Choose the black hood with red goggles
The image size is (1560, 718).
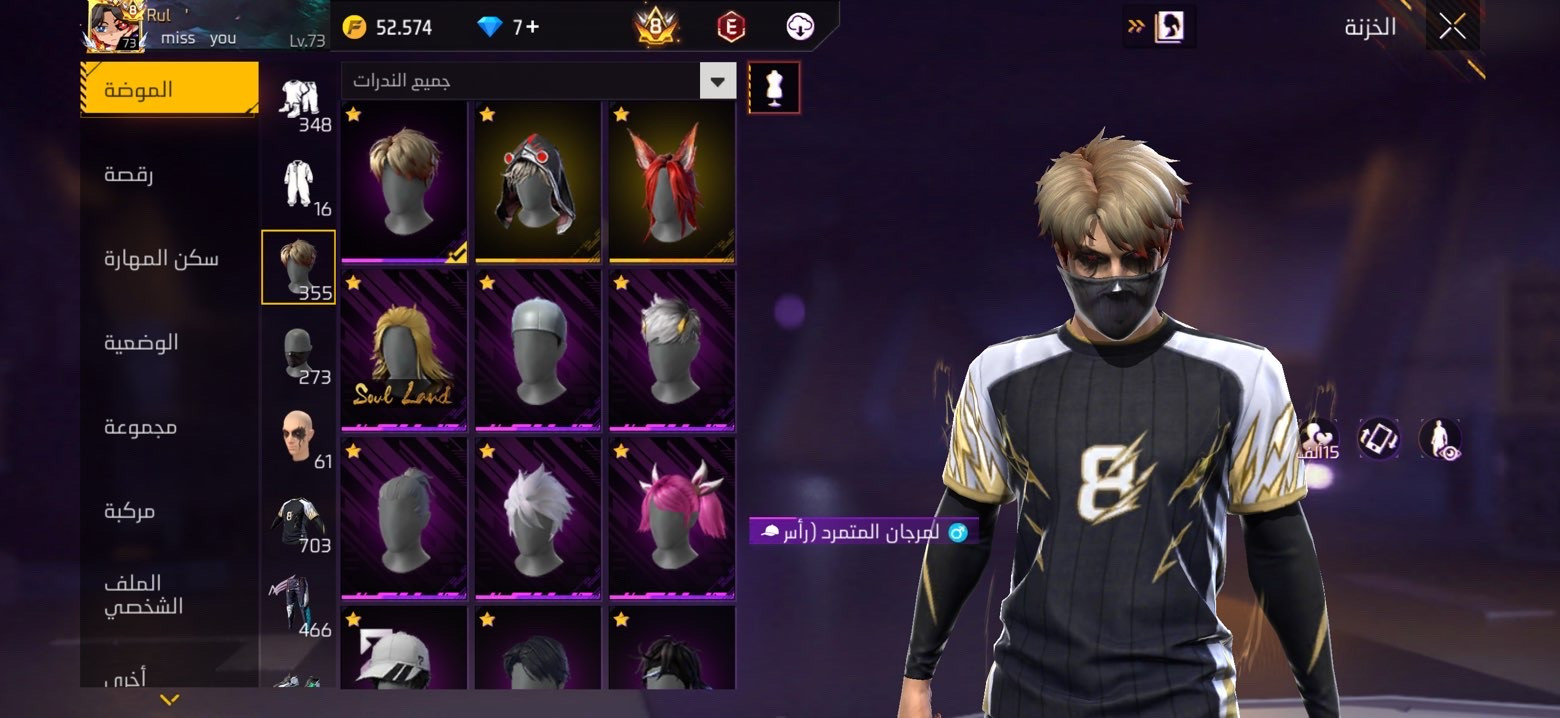click(538, 180)
